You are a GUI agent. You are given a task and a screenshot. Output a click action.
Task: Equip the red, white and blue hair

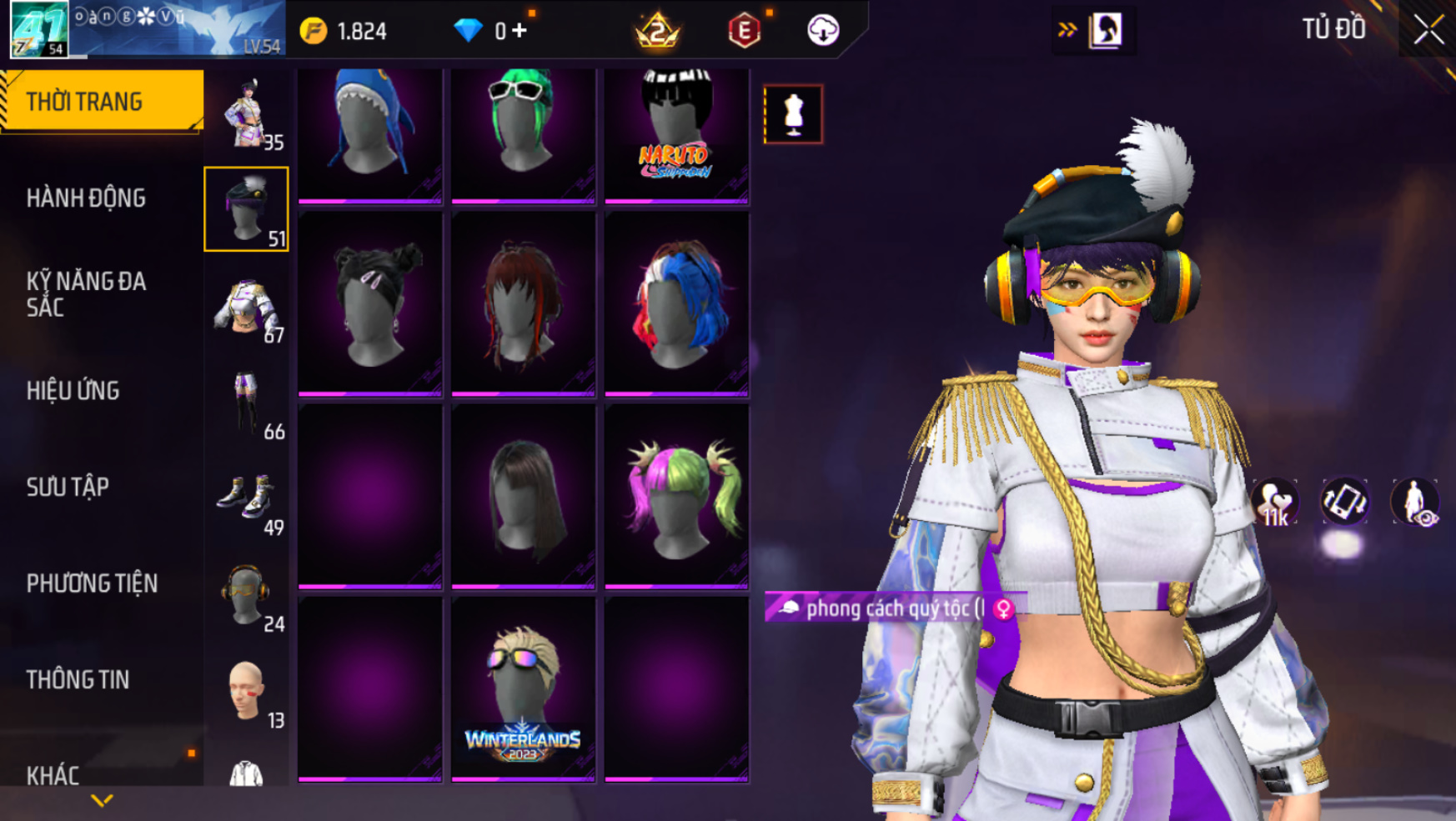676,304
